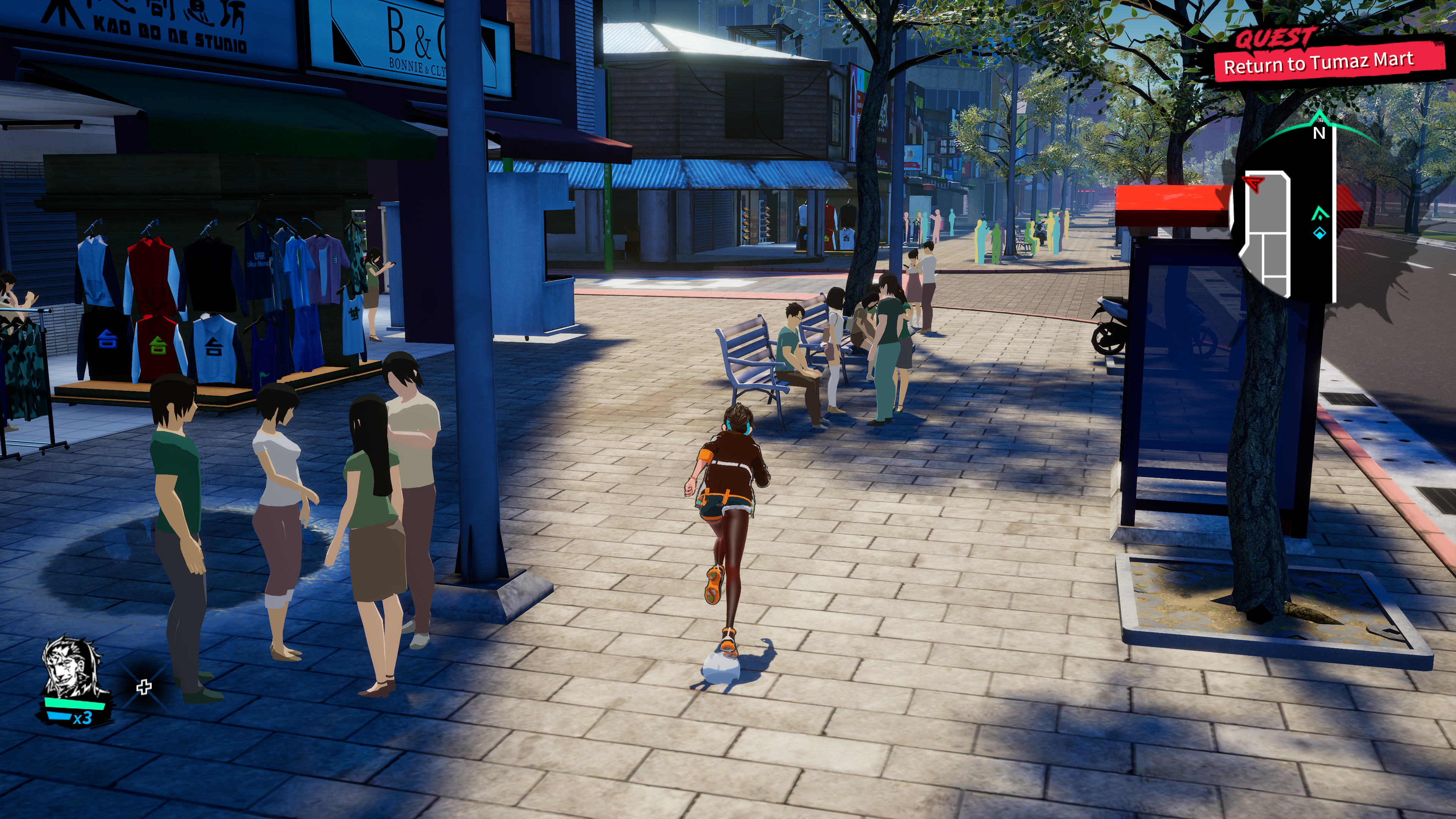
Task: Click the green player arrow on the minimap
Action: [x=1319, y=213]
